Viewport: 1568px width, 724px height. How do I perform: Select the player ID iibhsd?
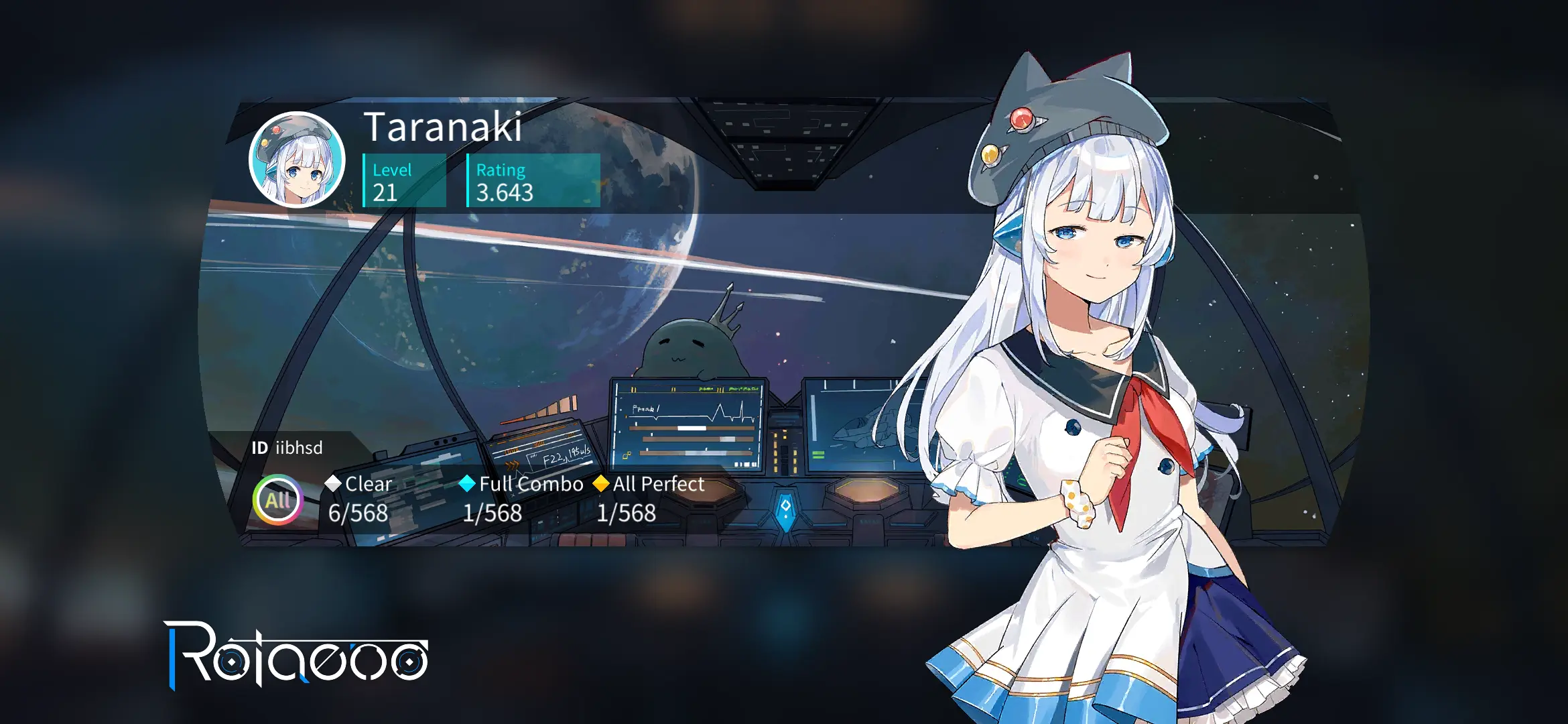coord(298,447)
